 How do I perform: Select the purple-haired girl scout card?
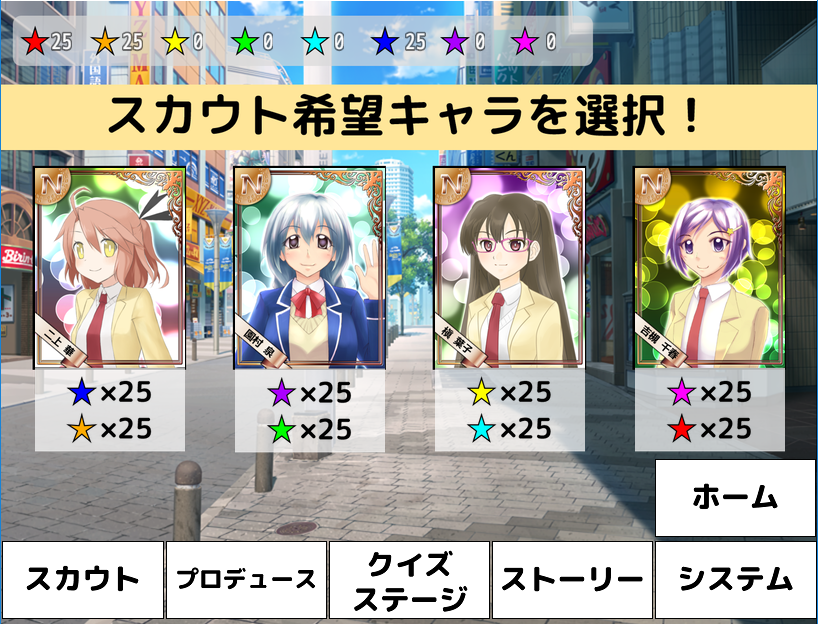click(710, 268)
